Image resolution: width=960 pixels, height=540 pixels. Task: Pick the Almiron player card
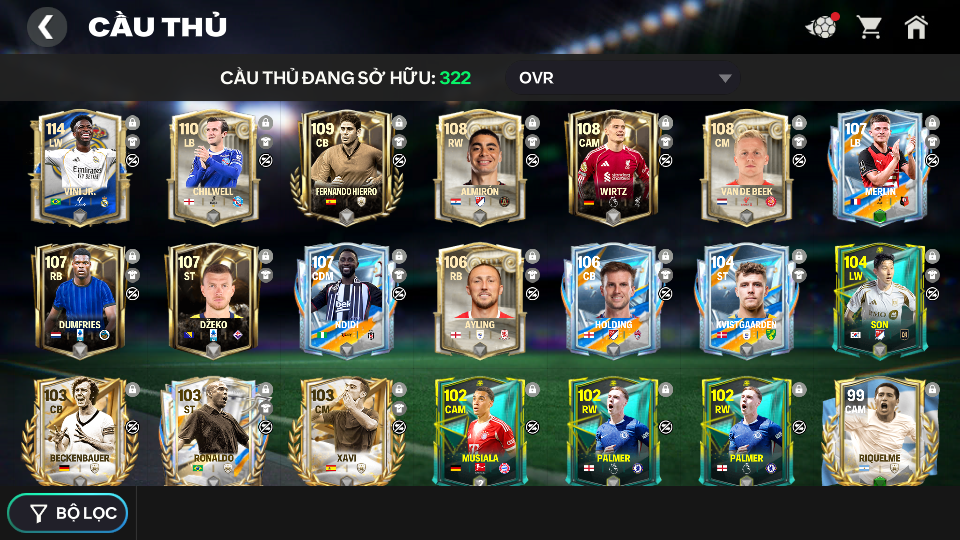point(480,166)
